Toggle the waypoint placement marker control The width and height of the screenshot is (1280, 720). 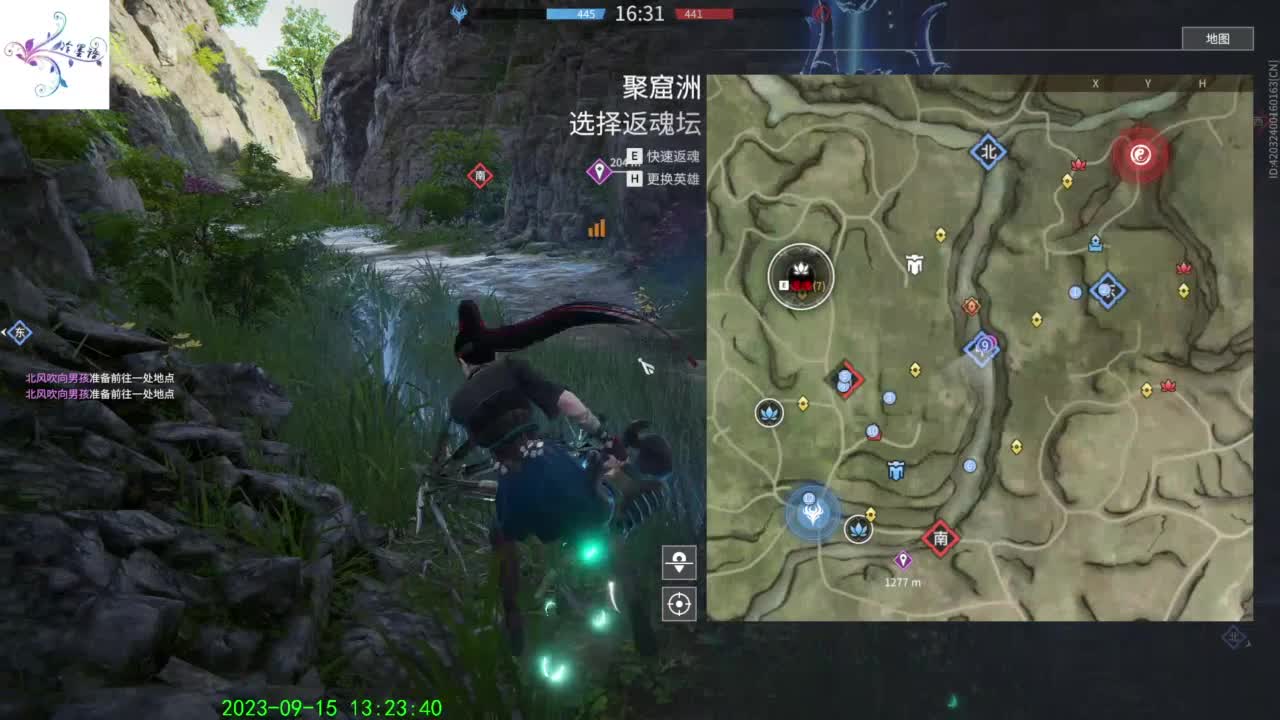679,563
